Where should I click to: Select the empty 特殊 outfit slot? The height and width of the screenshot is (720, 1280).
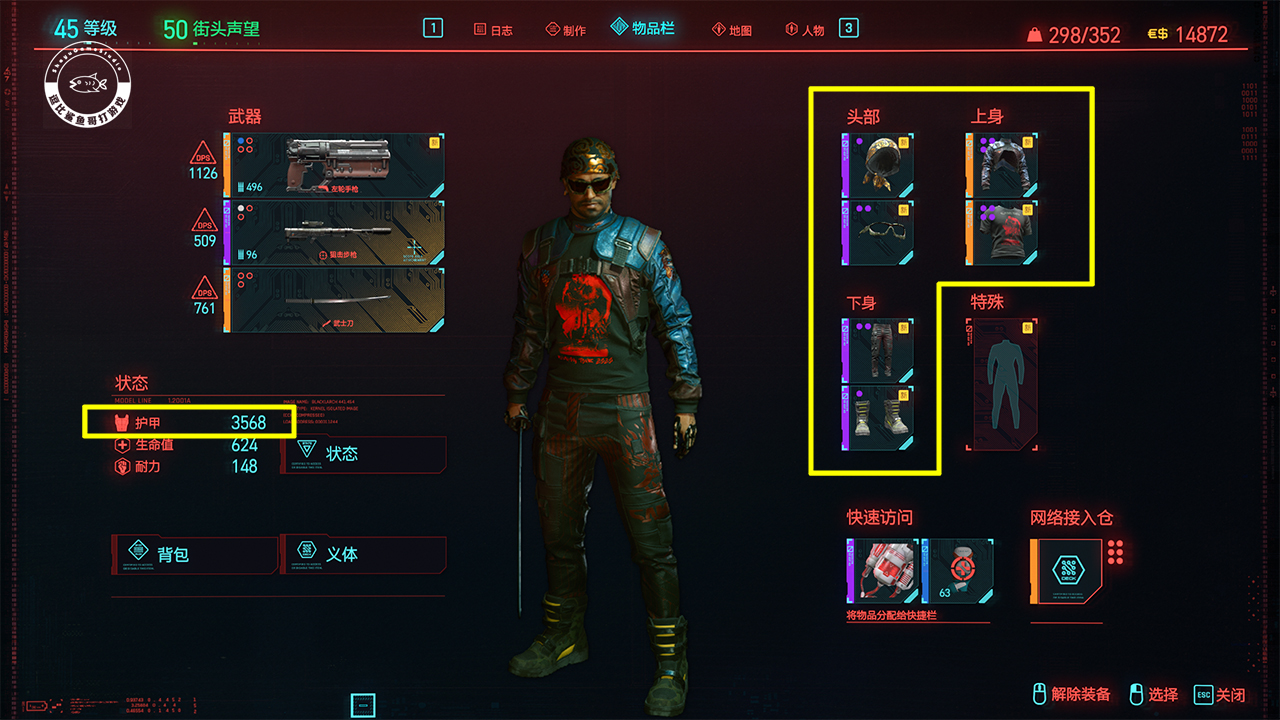click(1002, 385)
